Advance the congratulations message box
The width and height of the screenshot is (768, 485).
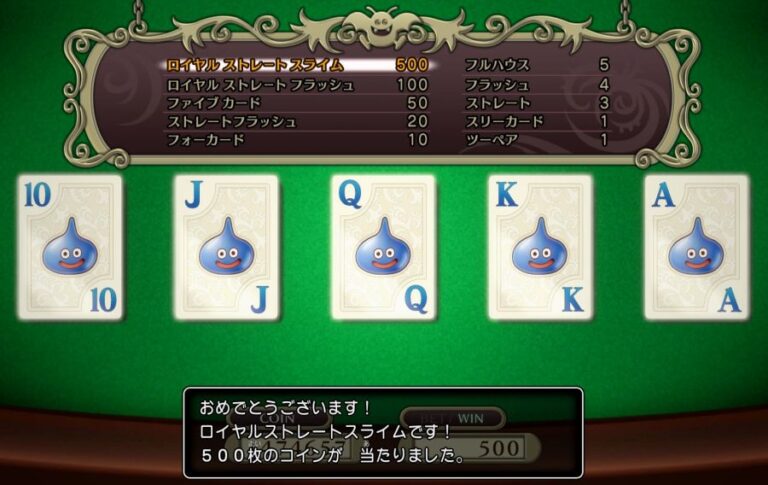382,432
